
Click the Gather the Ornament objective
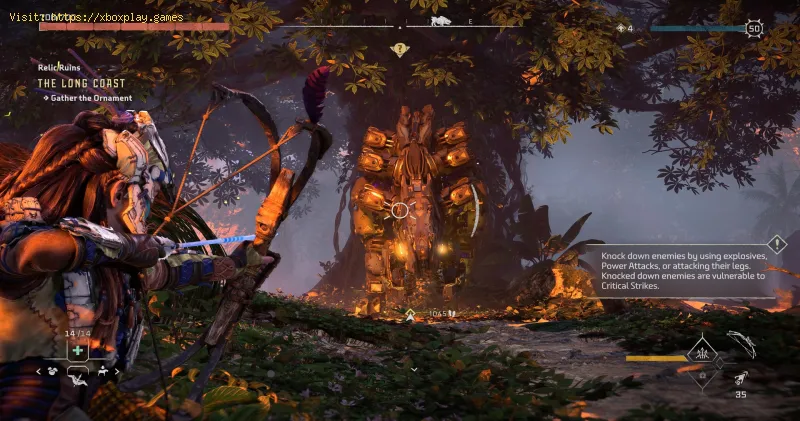88,97
